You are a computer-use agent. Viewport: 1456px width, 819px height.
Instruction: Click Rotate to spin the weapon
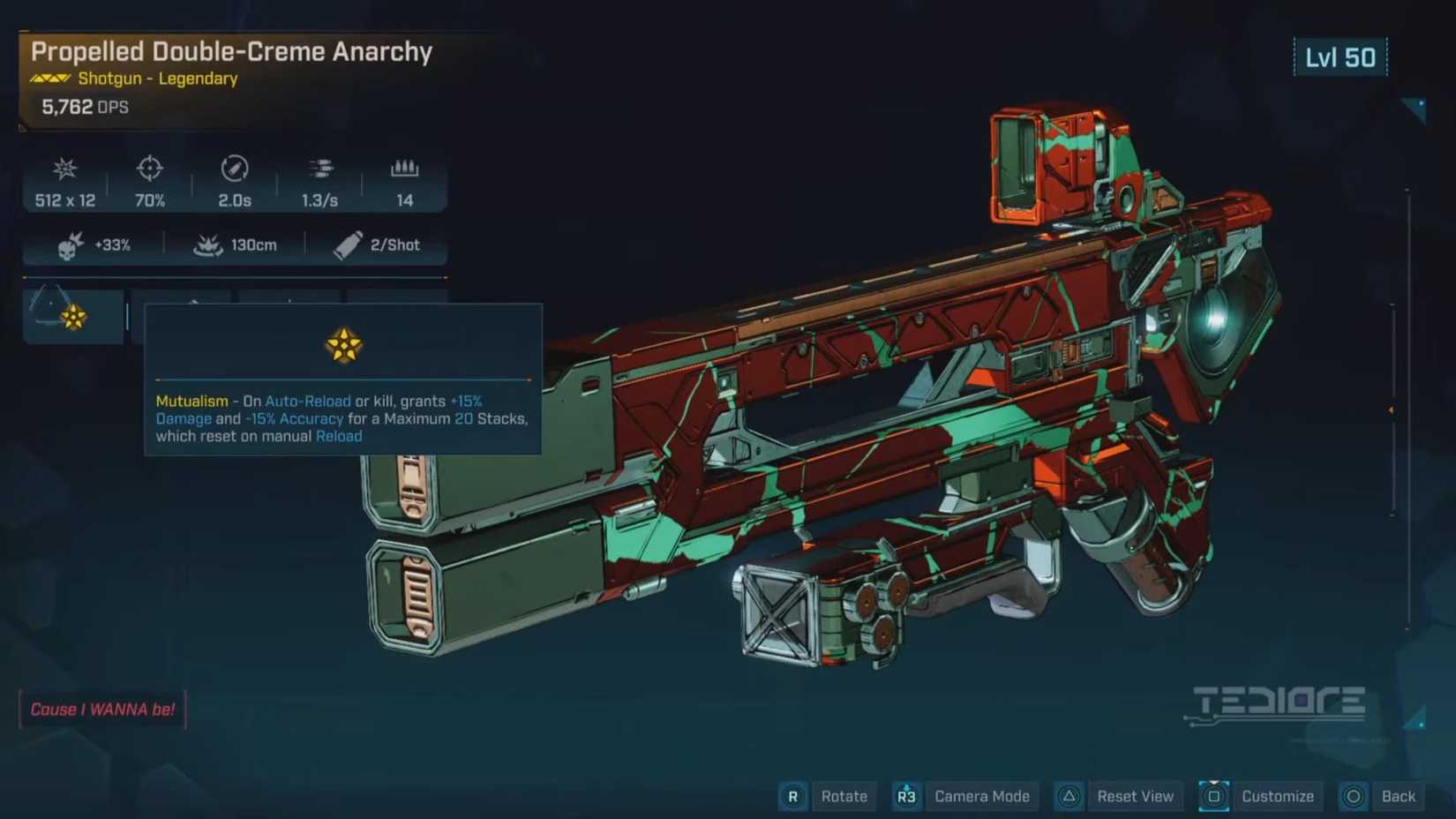(844, 796)
